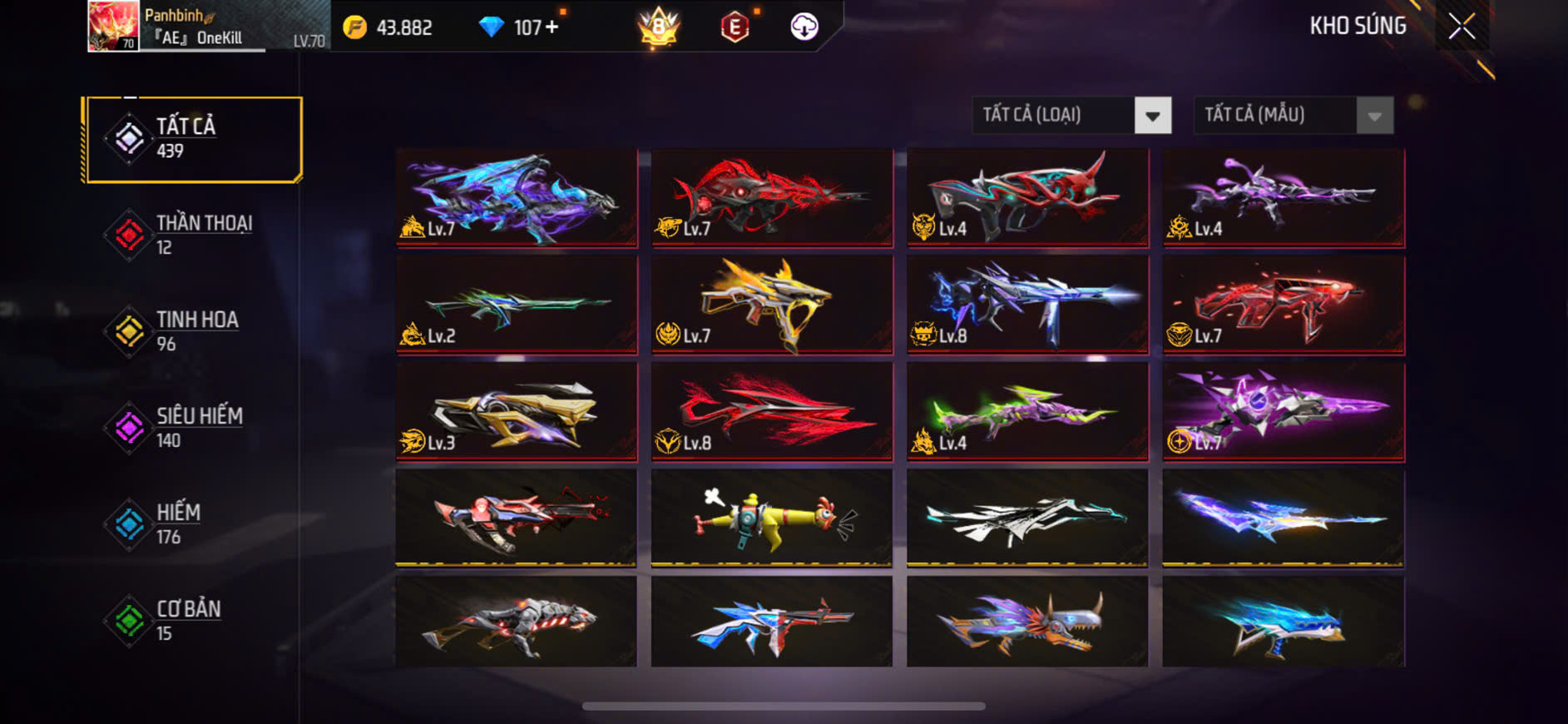This screenshot has width=1568, height=724.
Task: Open the Tinh Hoa category
Action: (x=193, y=331)
